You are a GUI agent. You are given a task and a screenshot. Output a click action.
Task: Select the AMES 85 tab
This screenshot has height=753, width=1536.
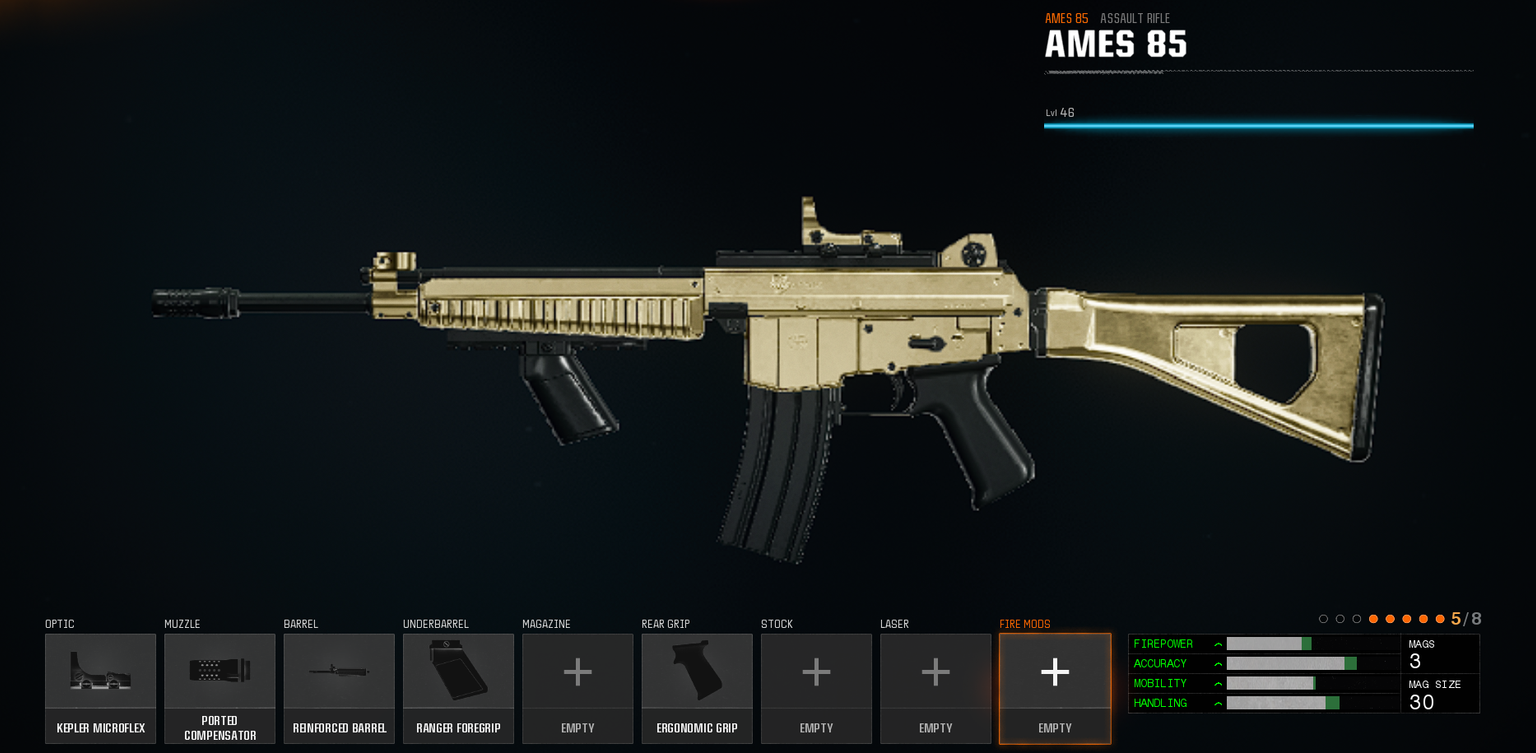pyautogui.click(x=1065, y=18)
